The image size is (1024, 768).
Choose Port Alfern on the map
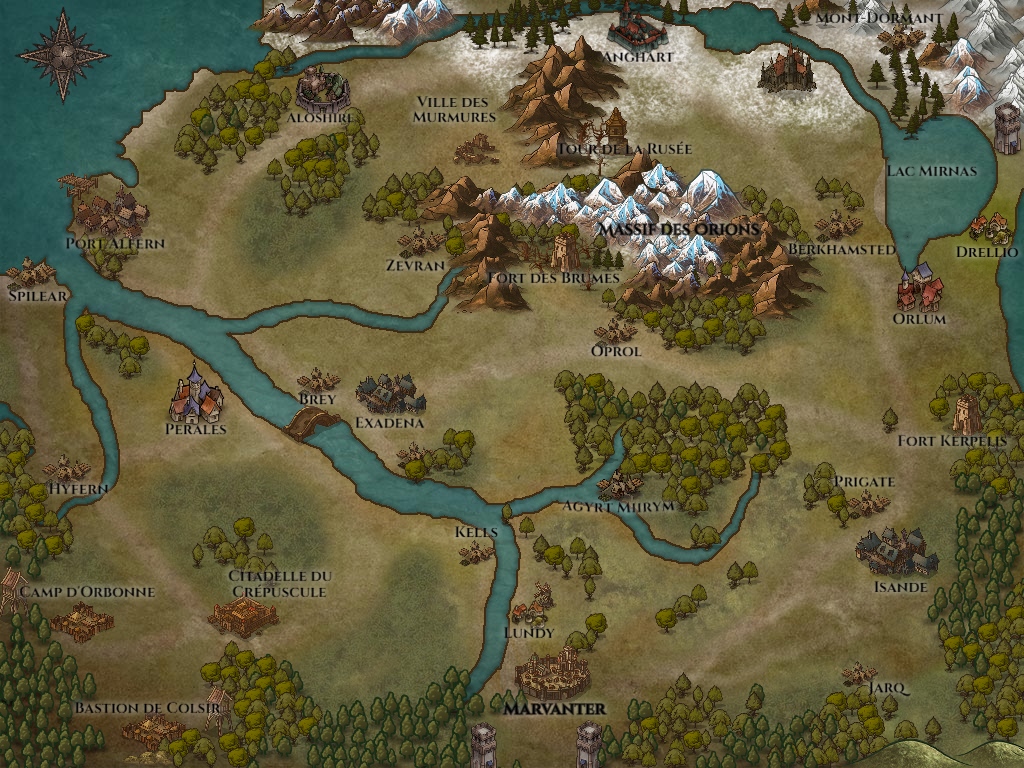(112, 212)
